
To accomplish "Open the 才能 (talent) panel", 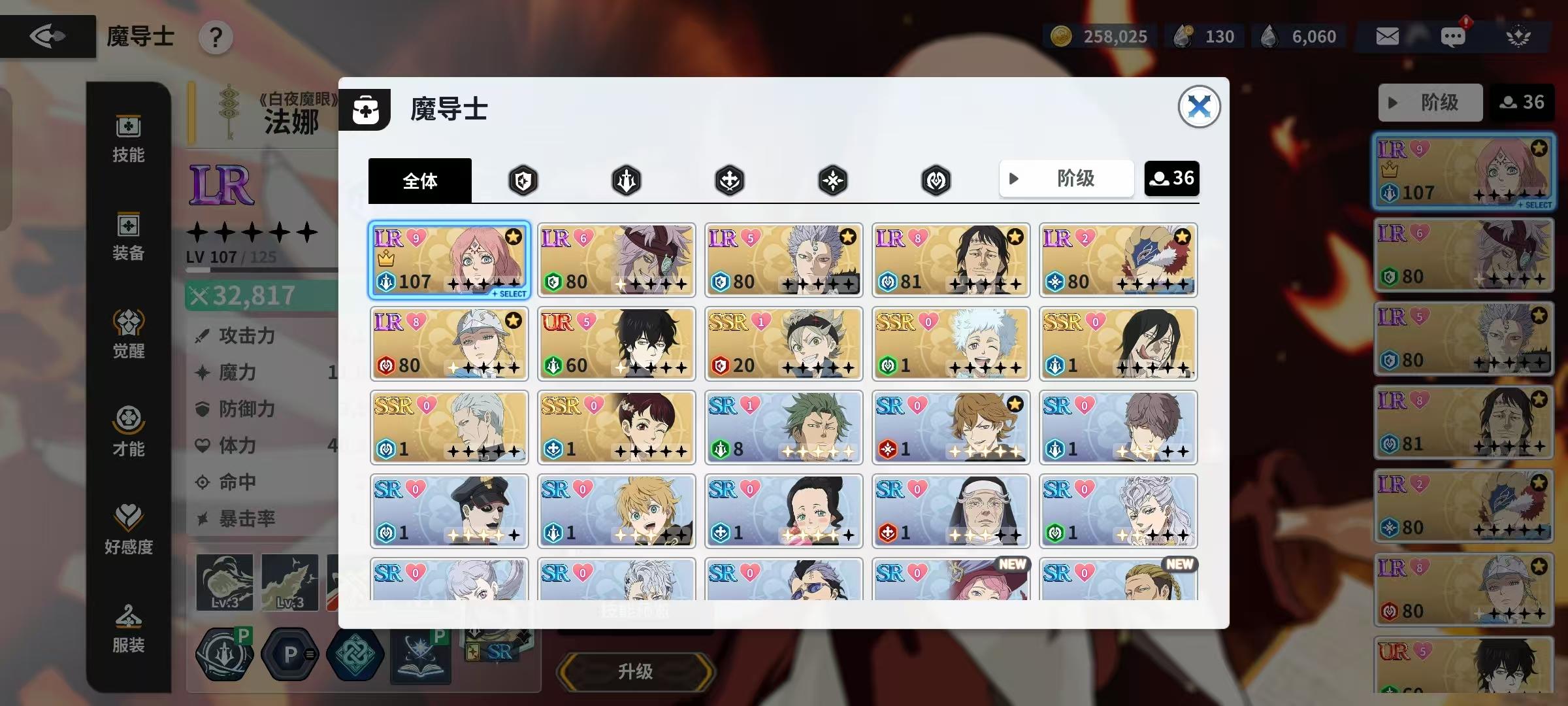I will click(x=128, y=431).
